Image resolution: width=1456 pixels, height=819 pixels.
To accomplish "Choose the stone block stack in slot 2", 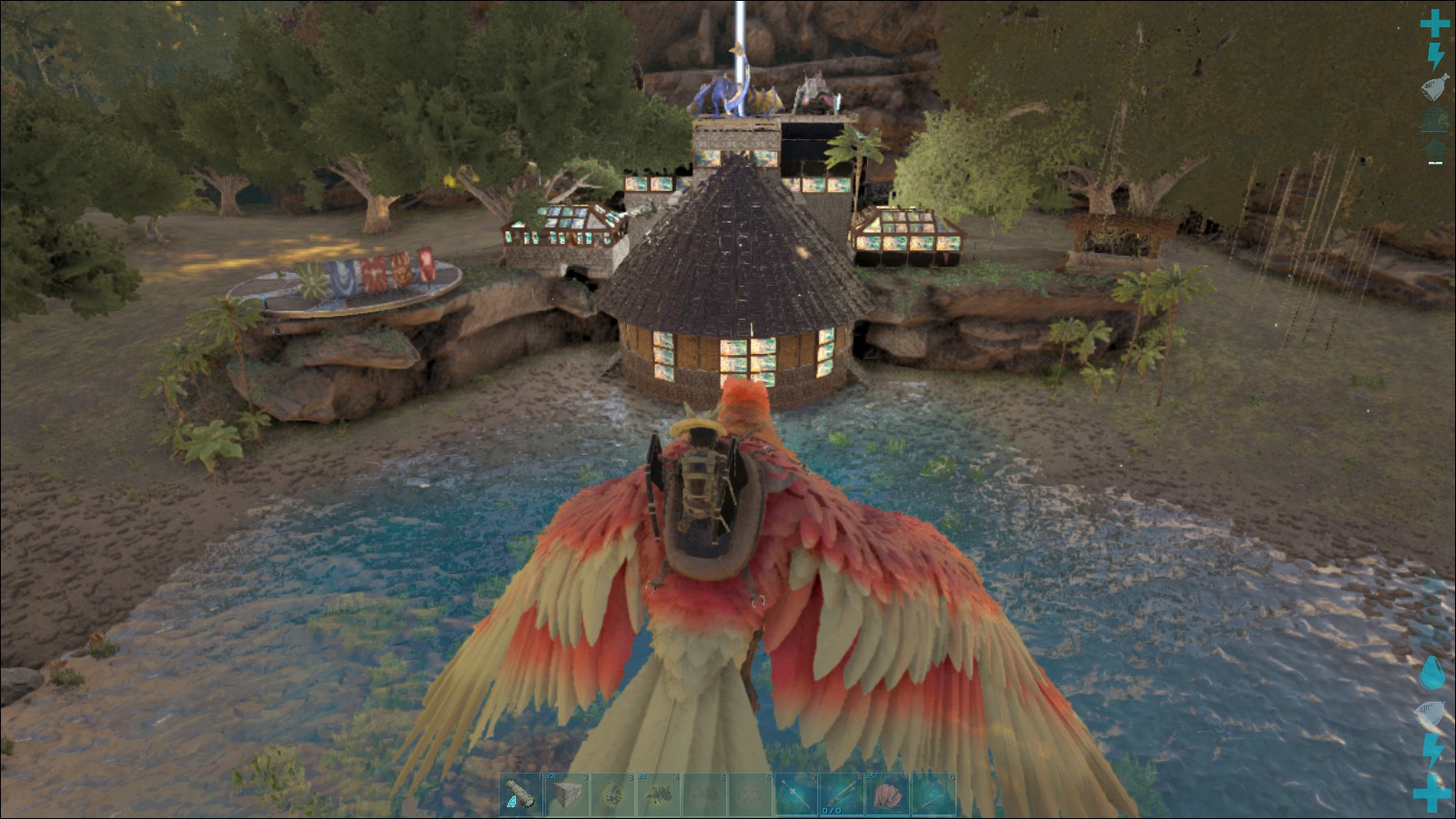I will point(567,794).
